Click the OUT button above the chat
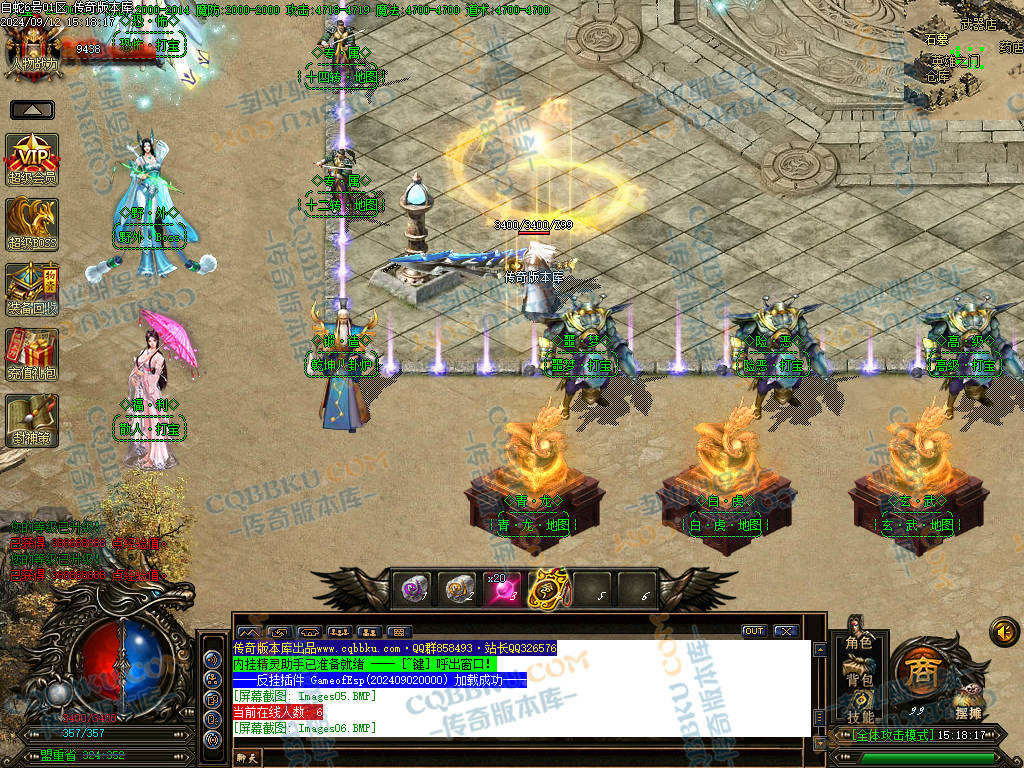Screen dimensions: 1024x768 [753, 631]
